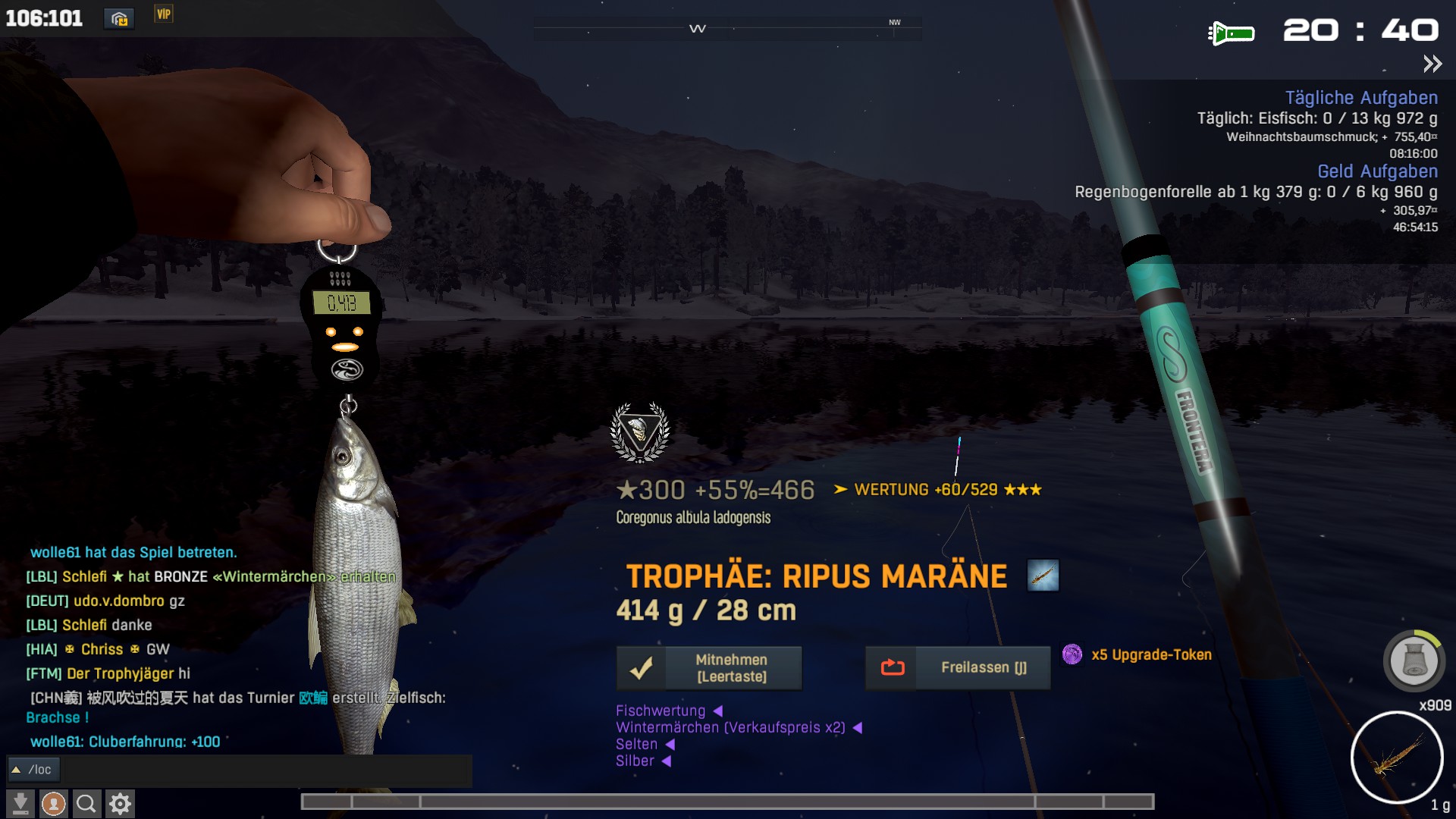Click the trophy laurel badge

[640, 432]
